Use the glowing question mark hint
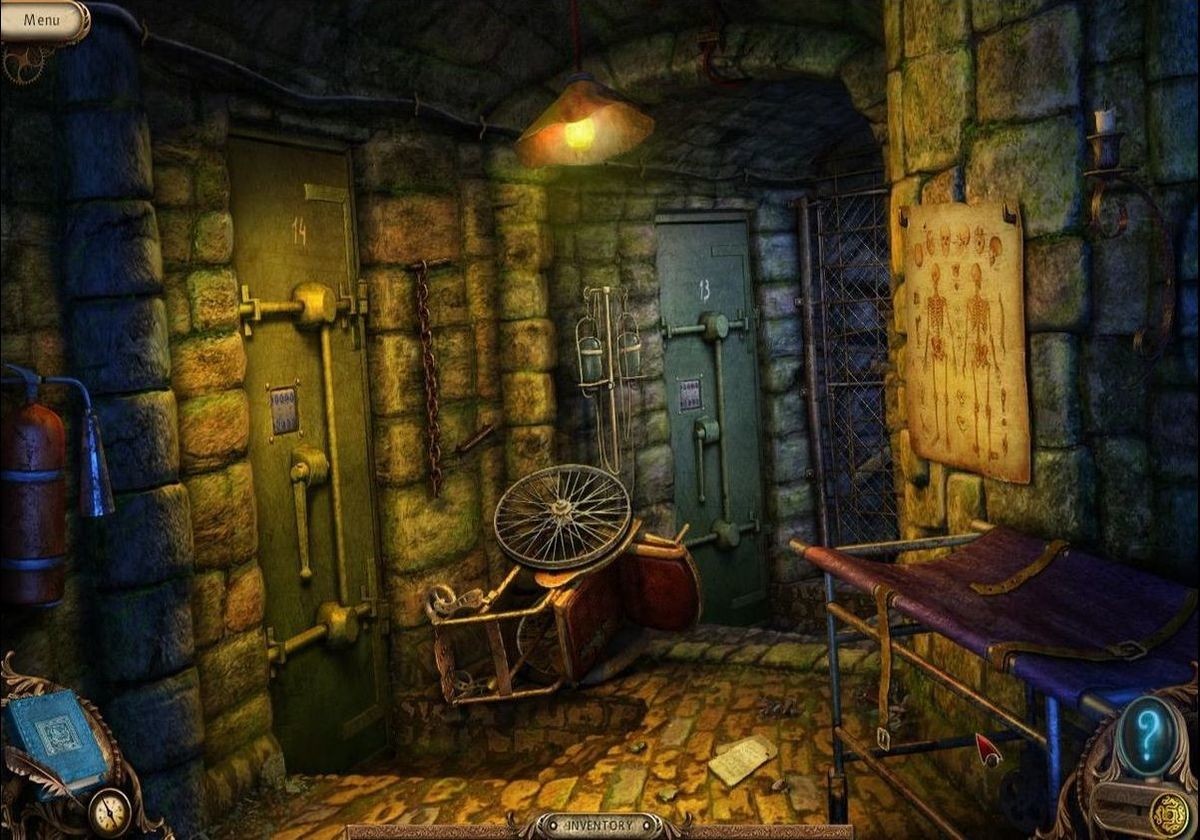This screenshot has width=1200, height=840. [x=1146, y=735]
